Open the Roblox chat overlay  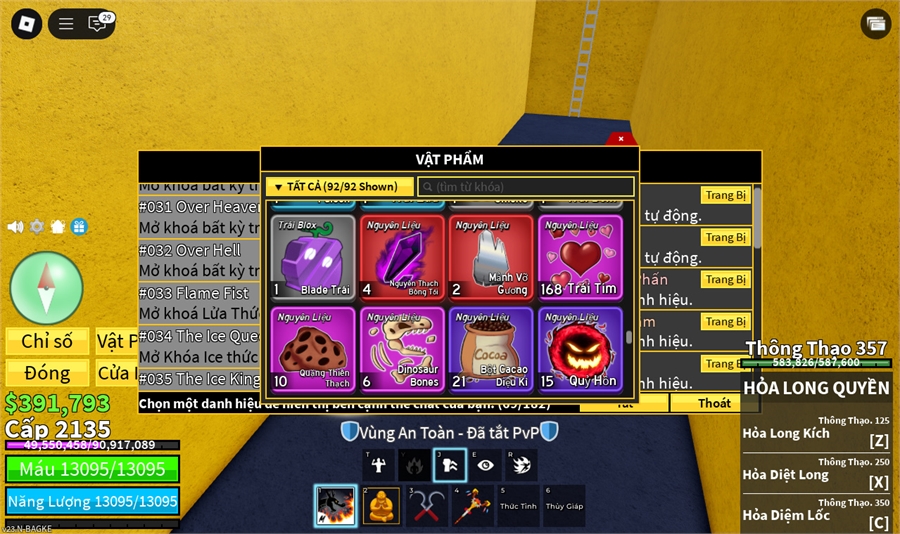point(98,24)
